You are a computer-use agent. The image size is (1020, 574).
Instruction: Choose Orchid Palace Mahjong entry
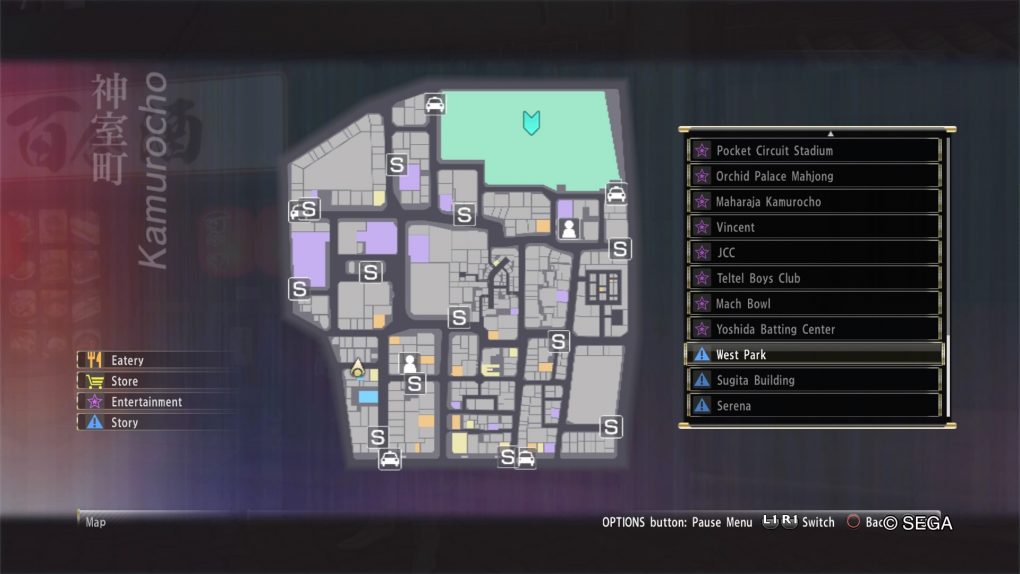pos(815,176)
